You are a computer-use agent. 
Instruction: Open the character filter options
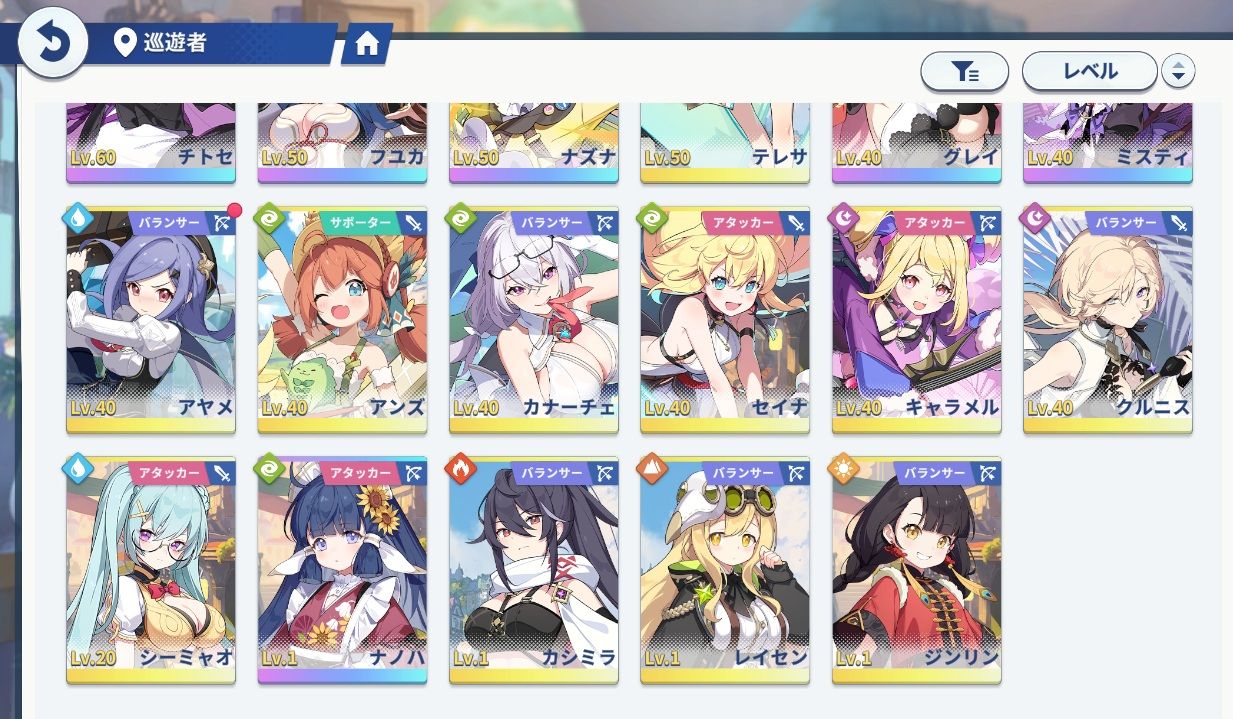coord(964,71)
